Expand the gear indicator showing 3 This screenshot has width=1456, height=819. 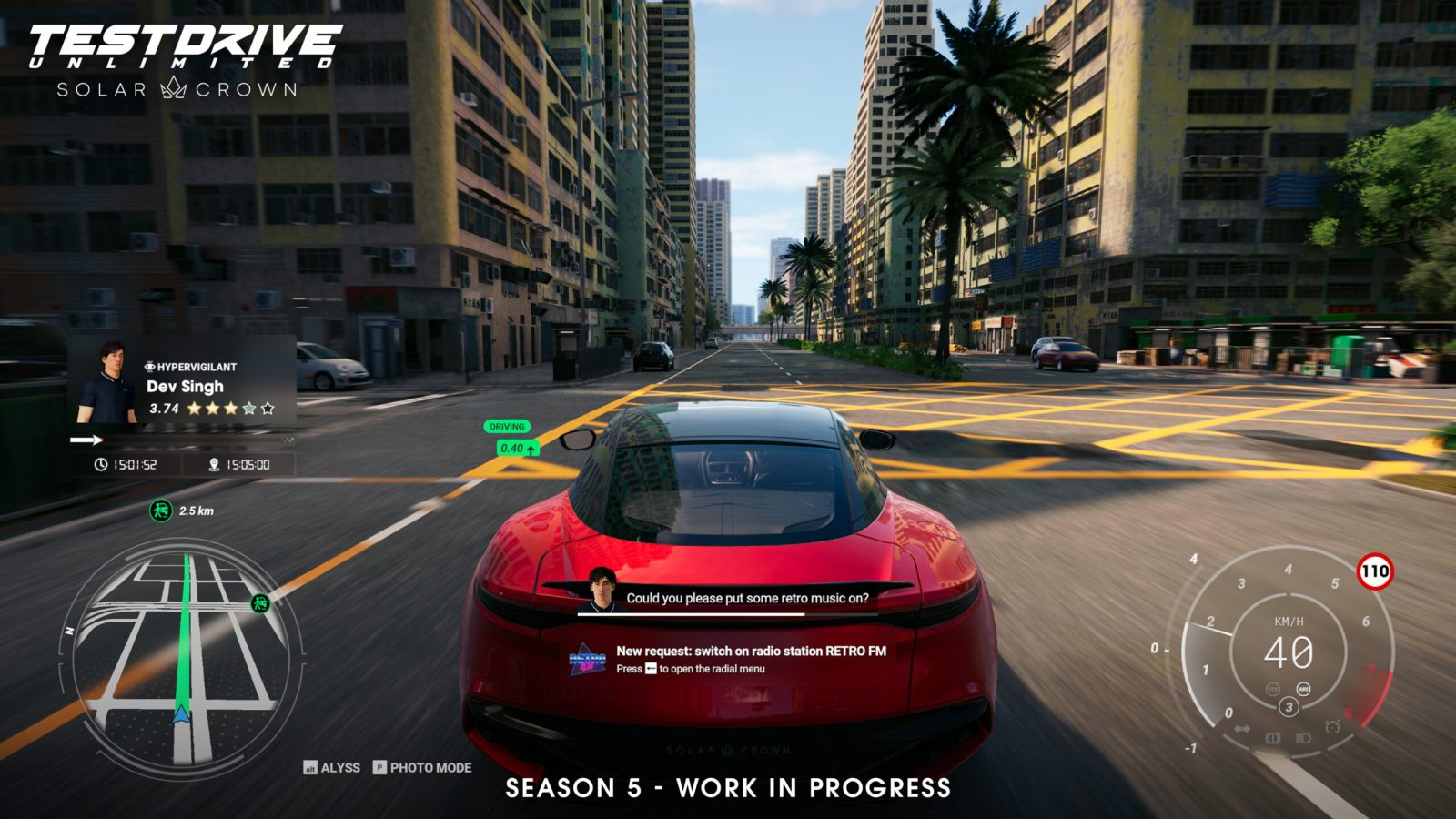pyautogui.click(x=1289, y=705)
